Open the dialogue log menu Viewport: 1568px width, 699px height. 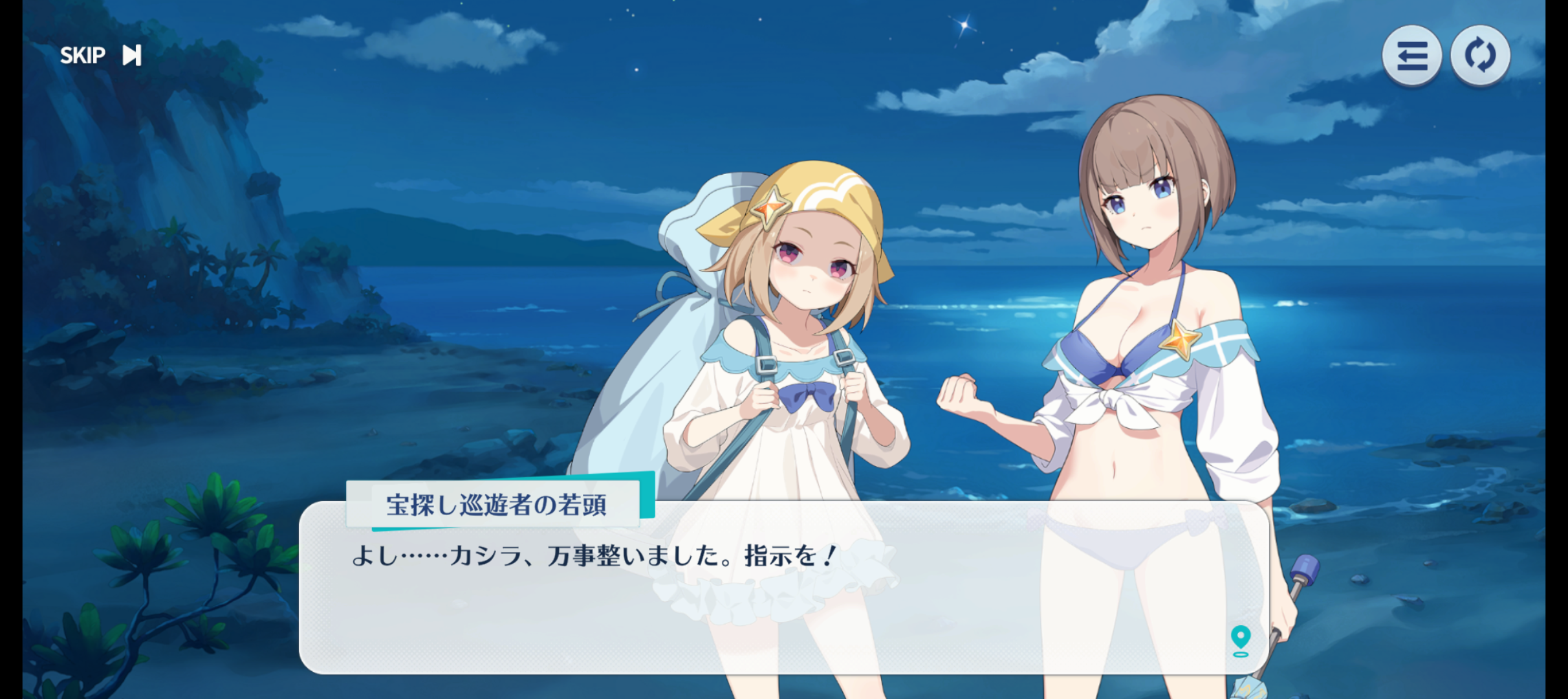coord(1411,56)
